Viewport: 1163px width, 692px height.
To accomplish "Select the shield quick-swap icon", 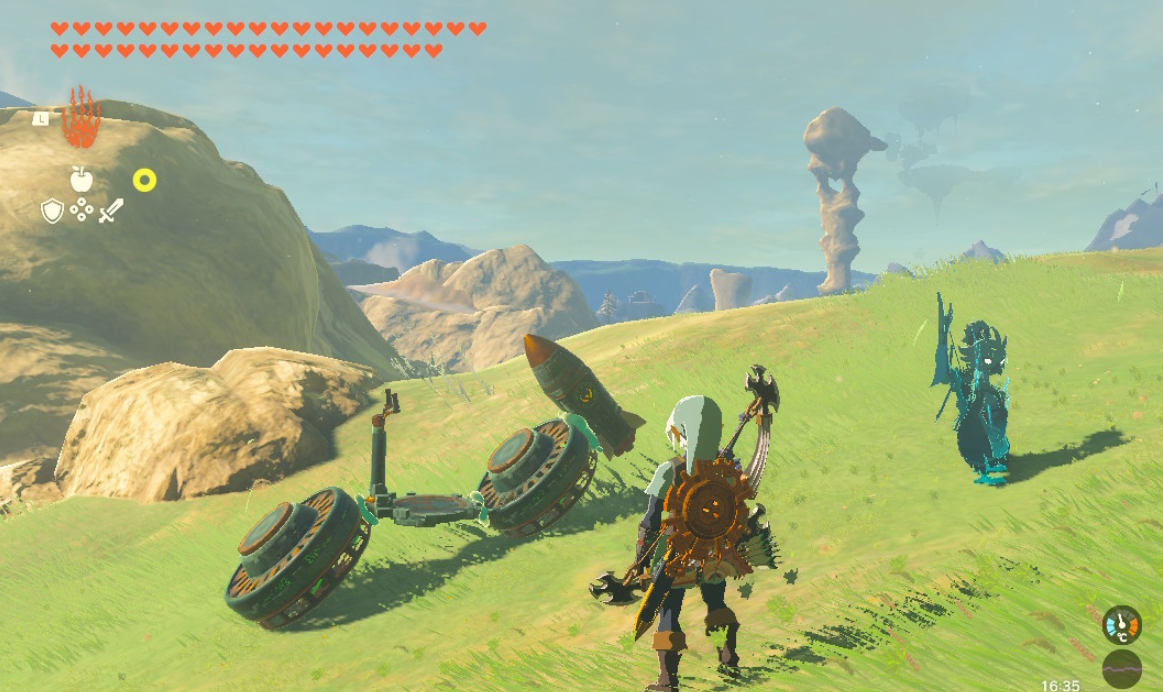I will click(x=52, y=211).
